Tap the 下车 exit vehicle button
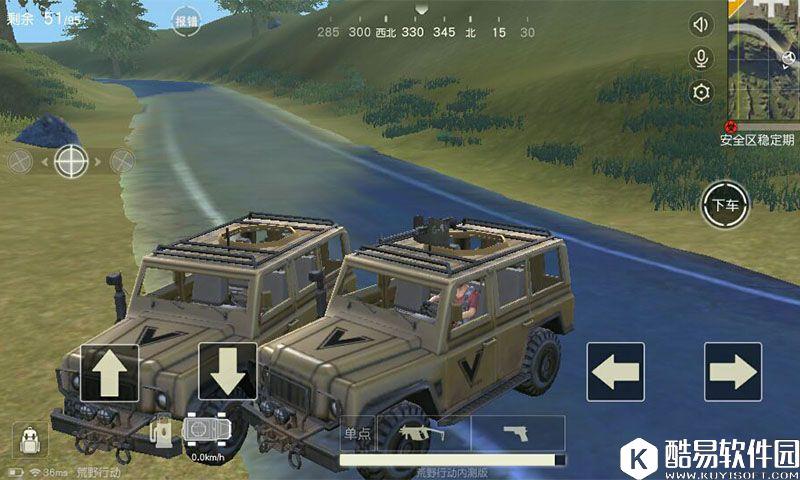Screen dimensions: 800x480 (x=725, y=206)
